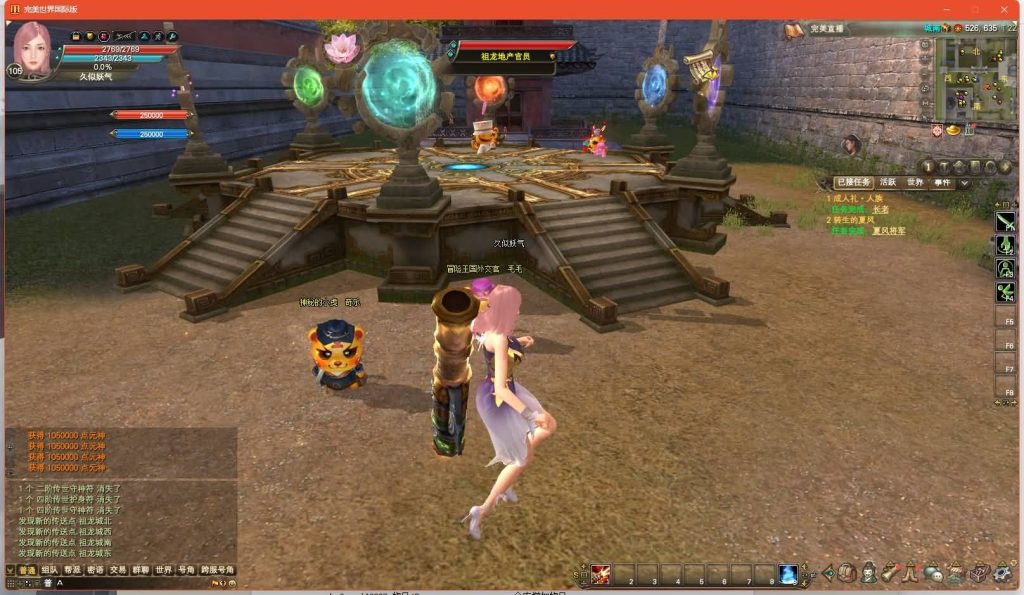The image size is (1024, 595).
Task: Click the player portrait avatar
Action: pyautogui.click(x=34, y=48)
